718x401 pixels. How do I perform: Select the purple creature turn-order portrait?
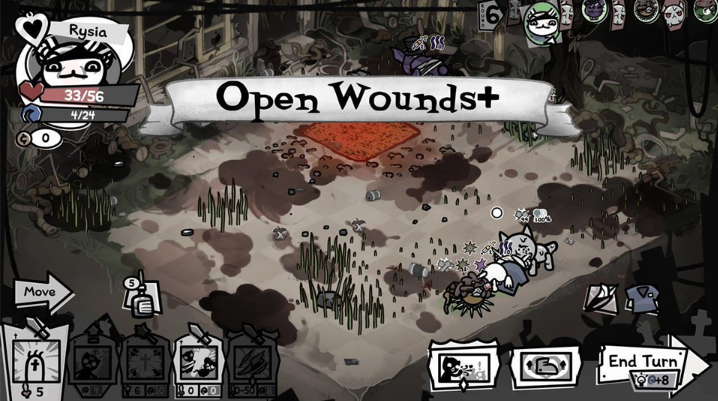(595, 11)
